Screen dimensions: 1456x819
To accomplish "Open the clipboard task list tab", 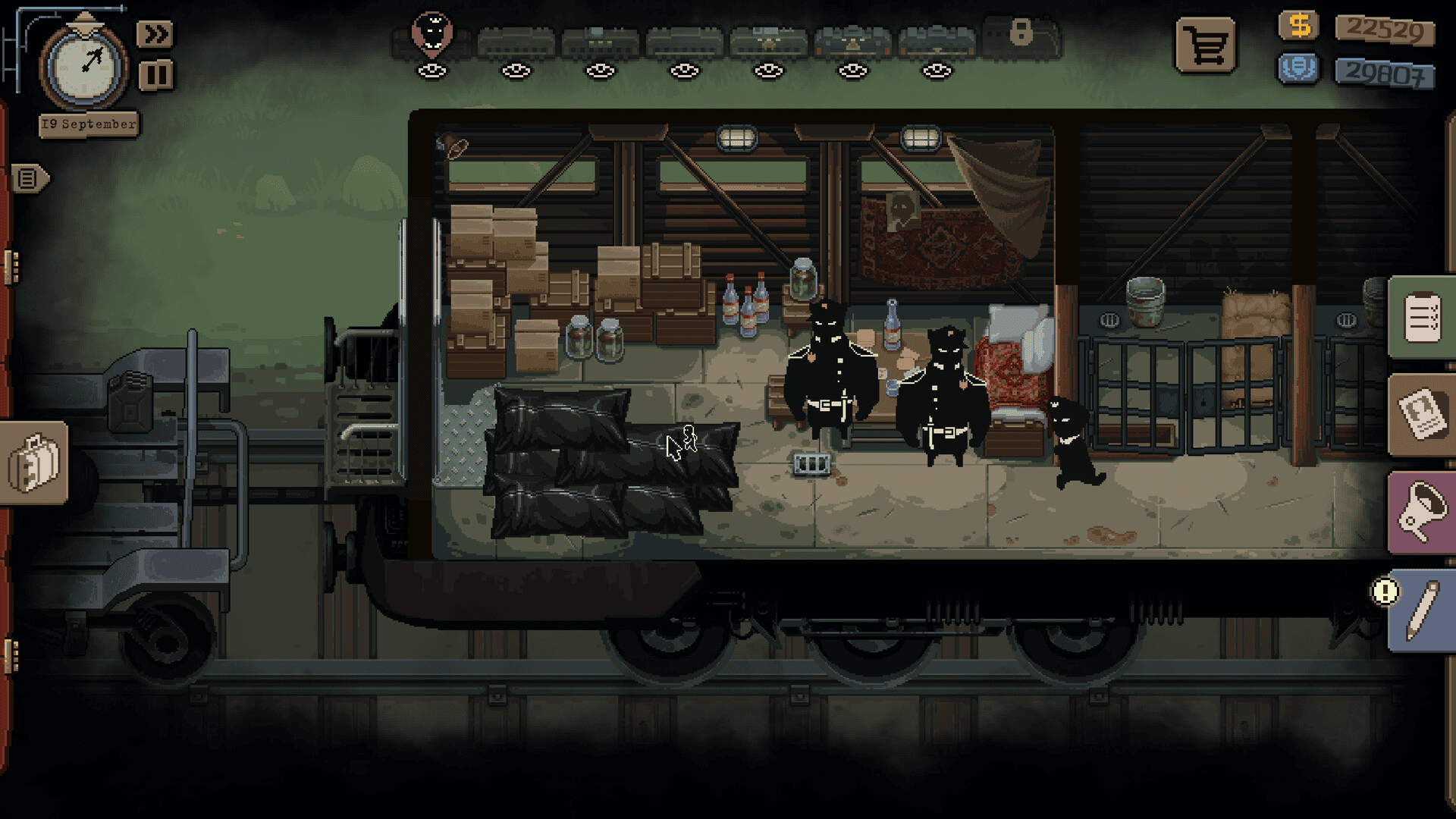I will (x=1422, y=318).
